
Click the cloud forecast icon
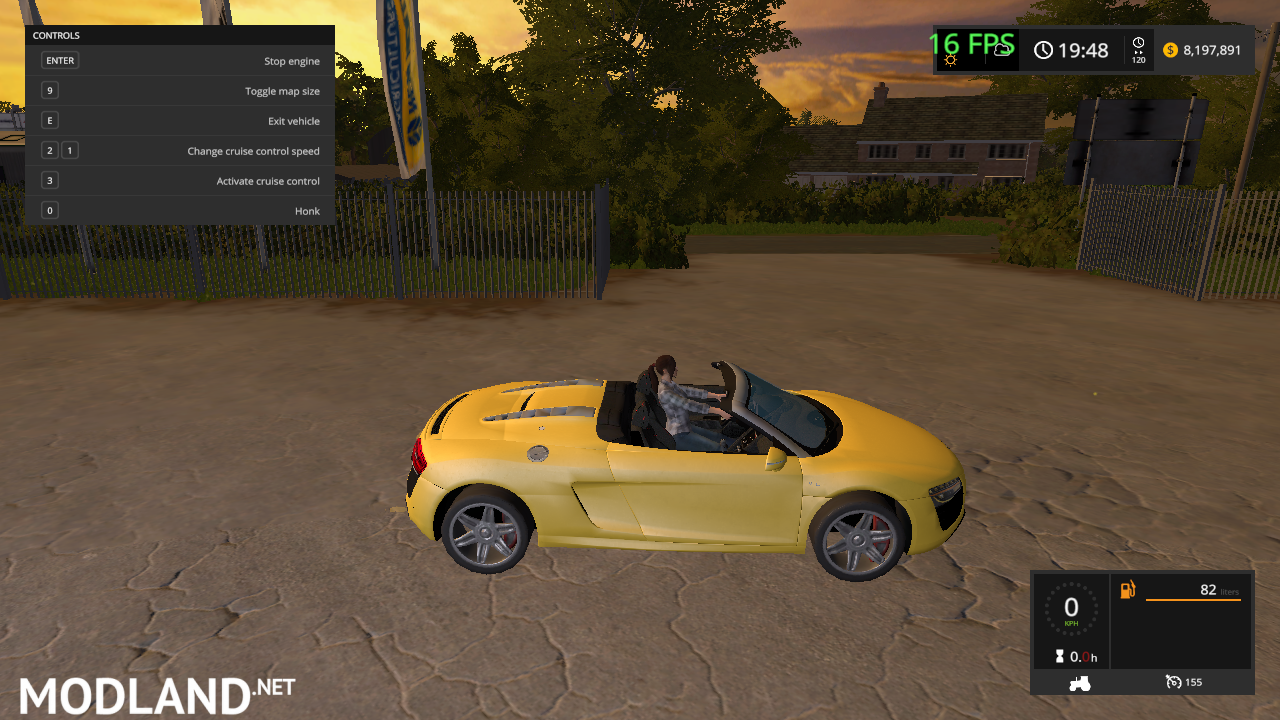coord(1003,50)
